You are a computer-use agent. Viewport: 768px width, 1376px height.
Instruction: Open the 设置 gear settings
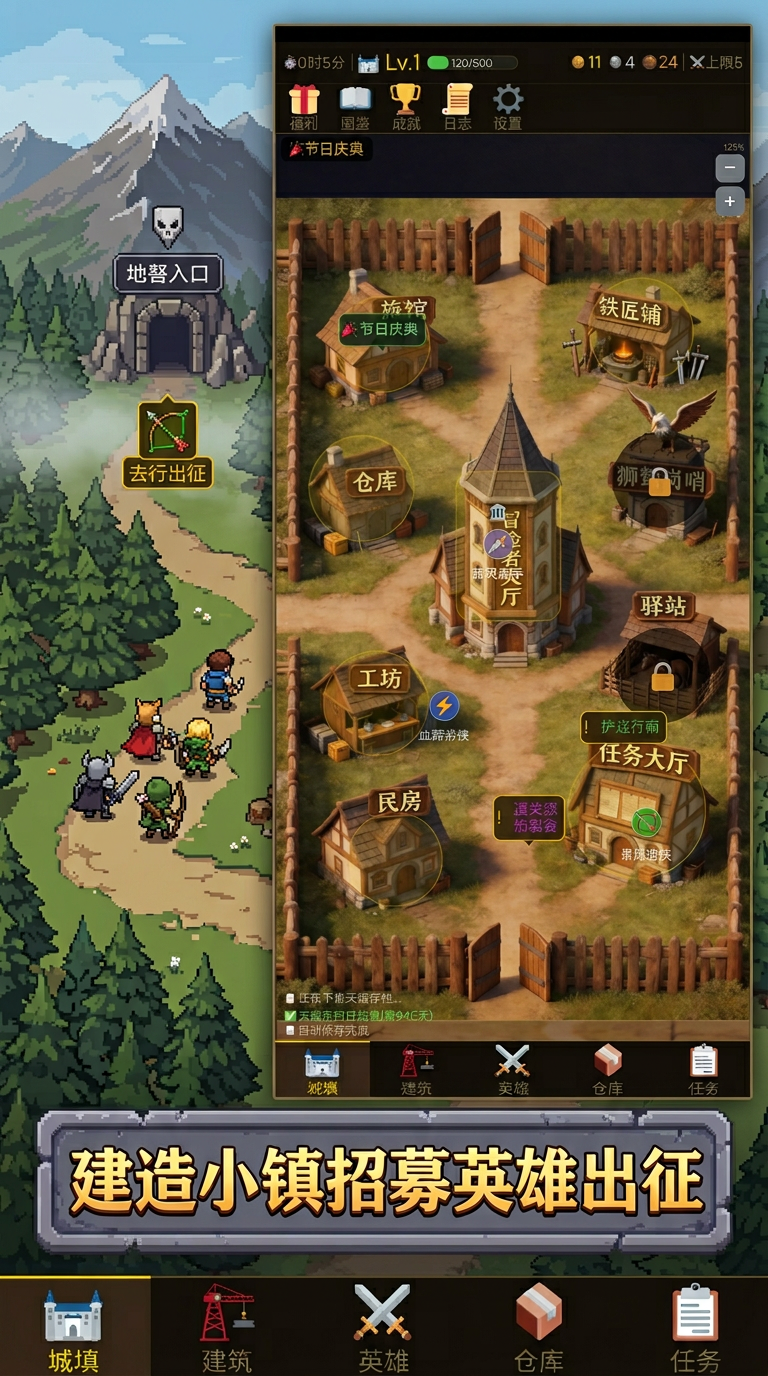point(508,106)
